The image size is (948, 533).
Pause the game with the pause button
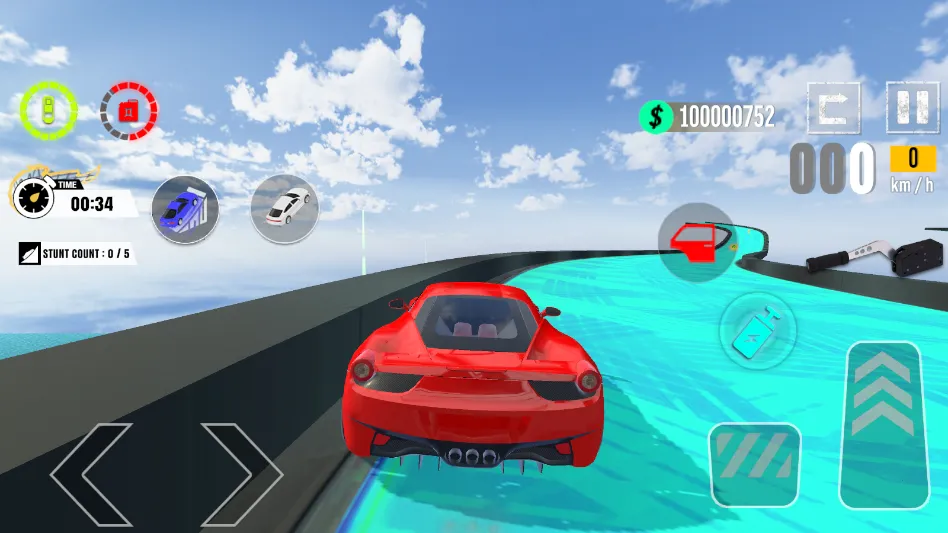(x=912, y=107)
